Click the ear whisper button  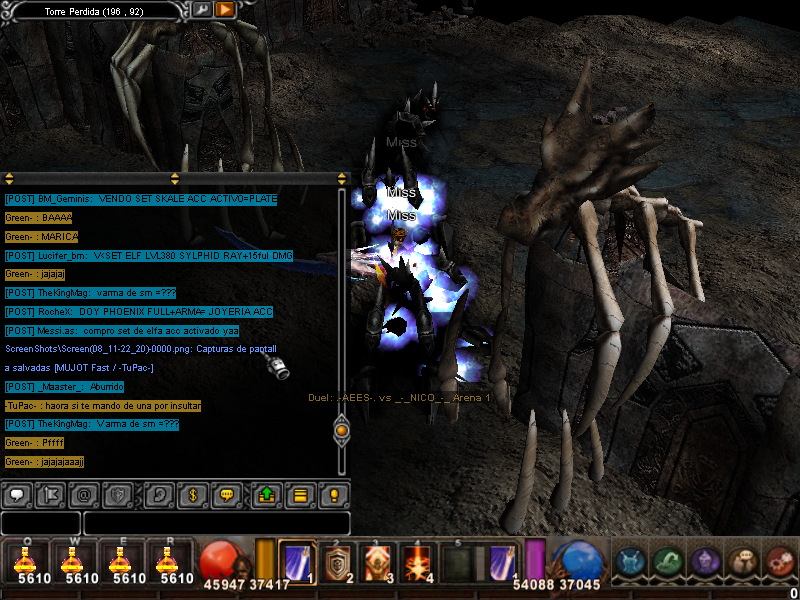point(158,494)
